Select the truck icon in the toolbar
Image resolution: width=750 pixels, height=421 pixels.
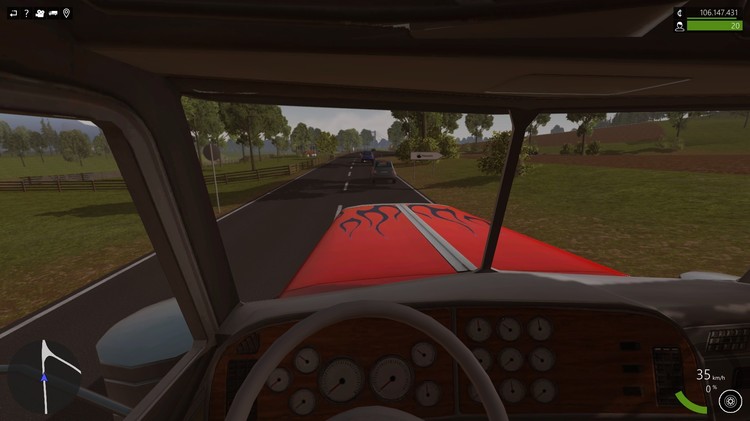[x=53, y=13]
